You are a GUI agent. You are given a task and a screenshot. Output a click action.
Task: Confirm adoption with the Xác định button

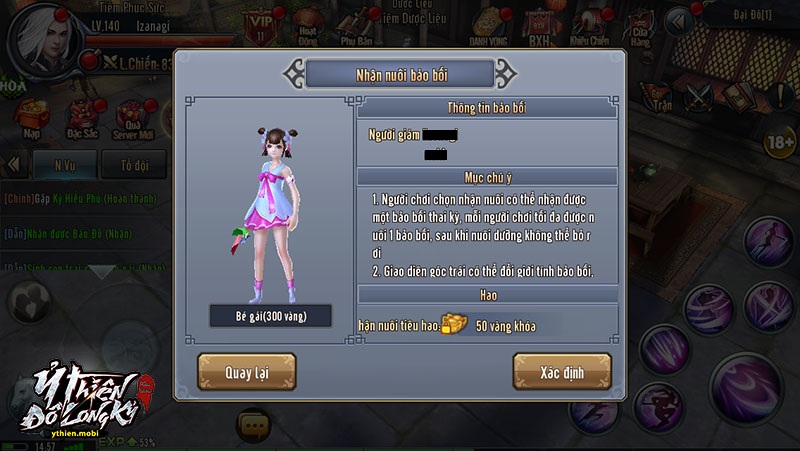pyautogui.click(x=561, y=371)
